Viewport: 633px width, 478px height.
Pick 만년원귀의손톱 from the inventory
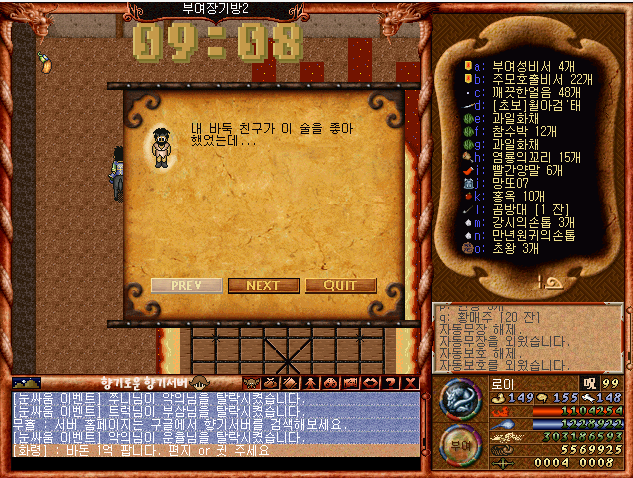click(x=531, y=235)
